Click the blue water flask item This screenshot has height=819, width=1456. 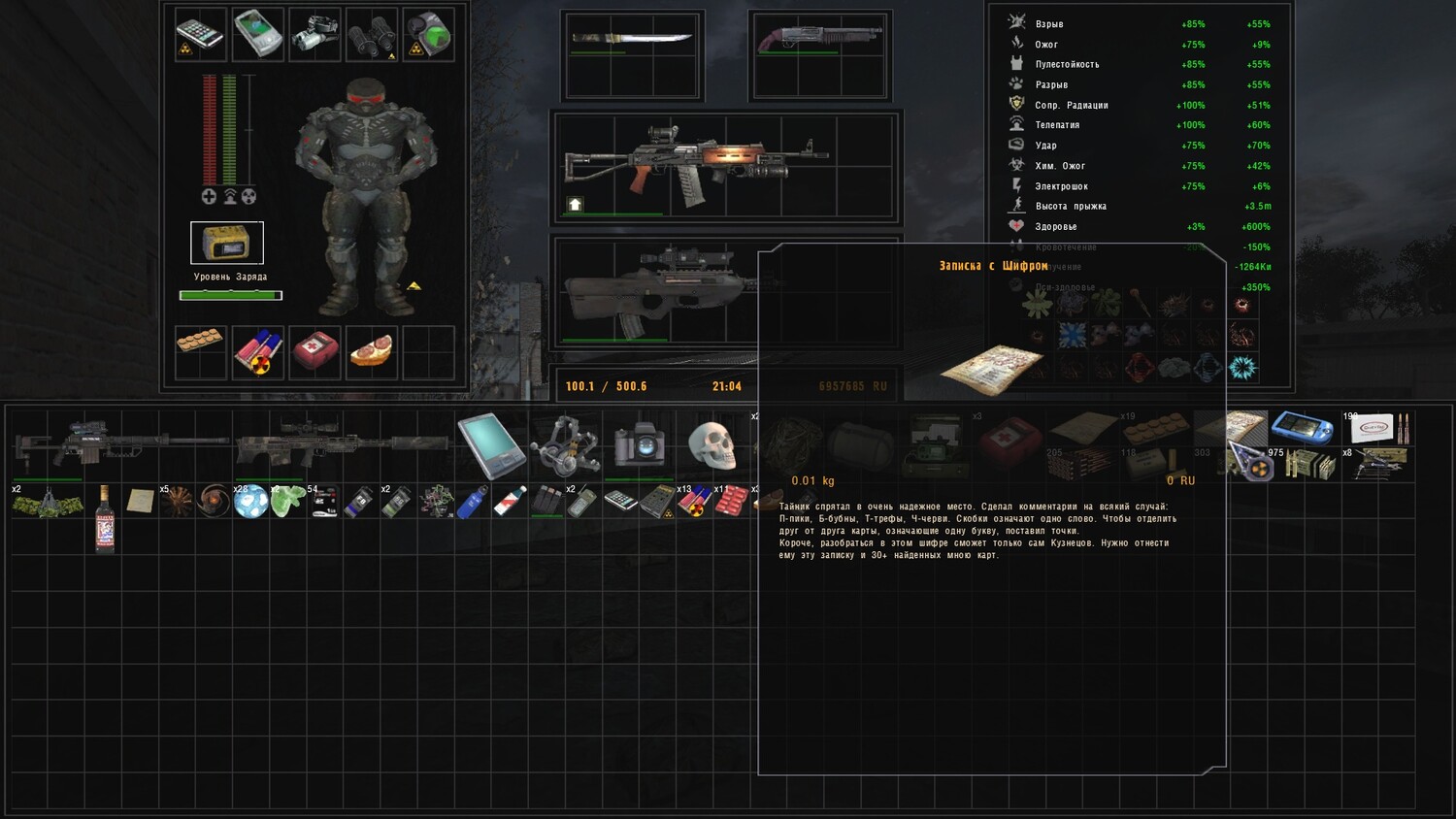coord(473,502)
